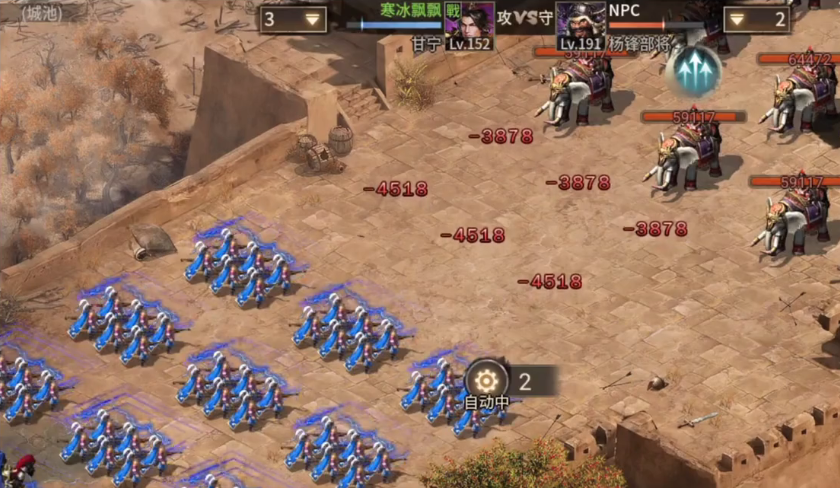
Task: Activate the triple-arrow skill icon
Action: coord(693,70)
